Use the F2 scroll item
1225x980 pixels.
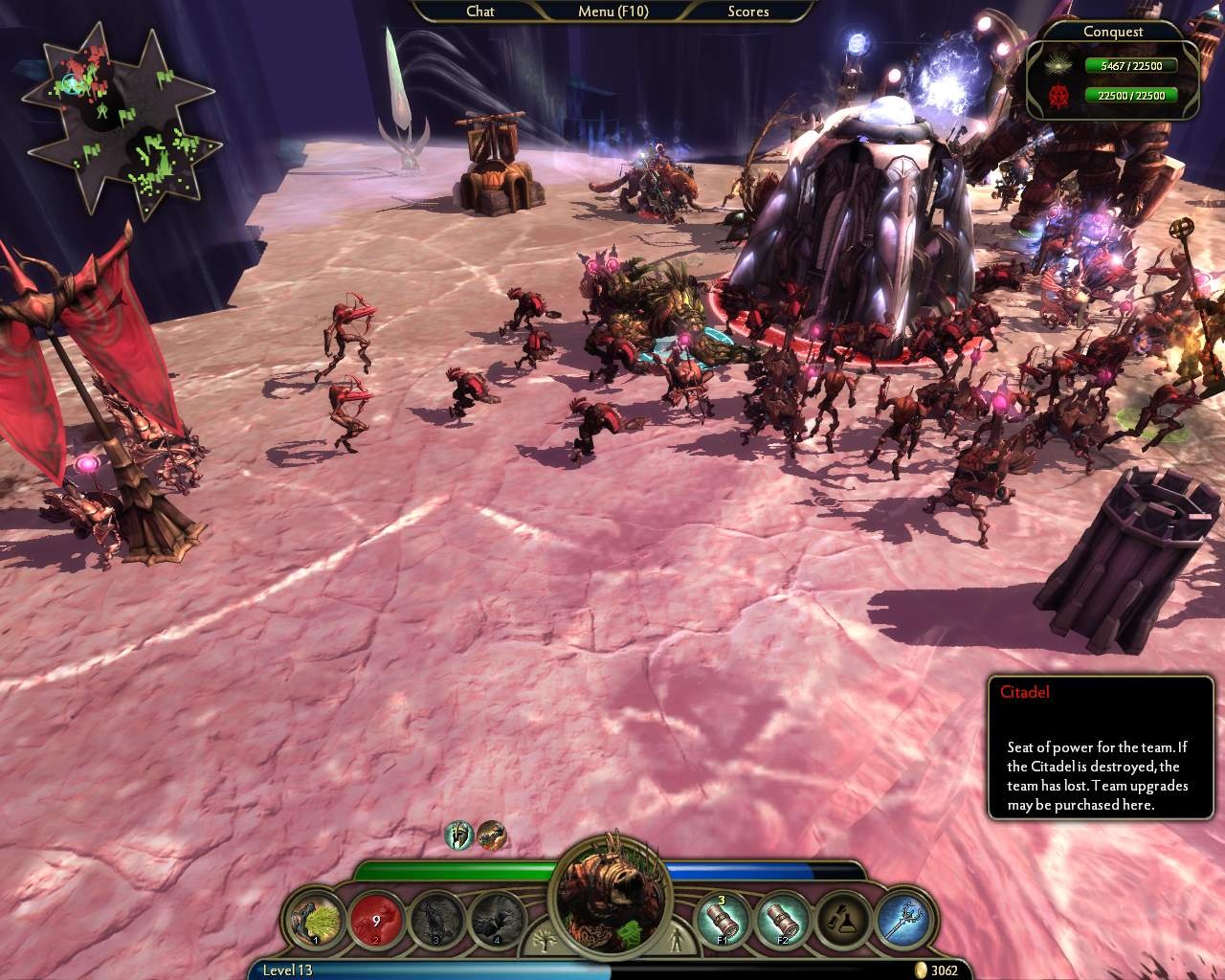click(784, 920)
